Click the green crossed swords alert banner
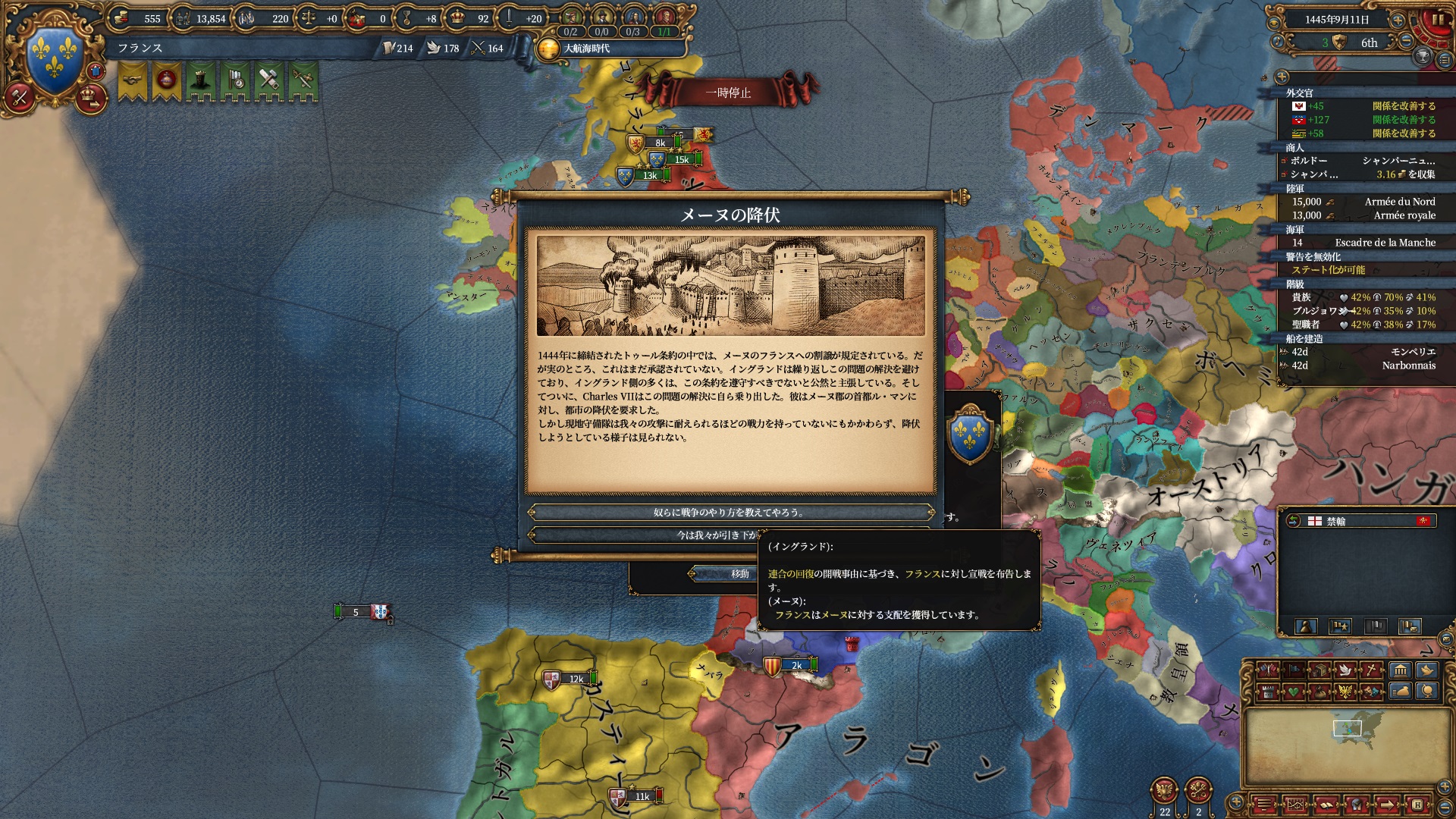The width and height of the screenshot is (1456, 819). pos(303,80)
